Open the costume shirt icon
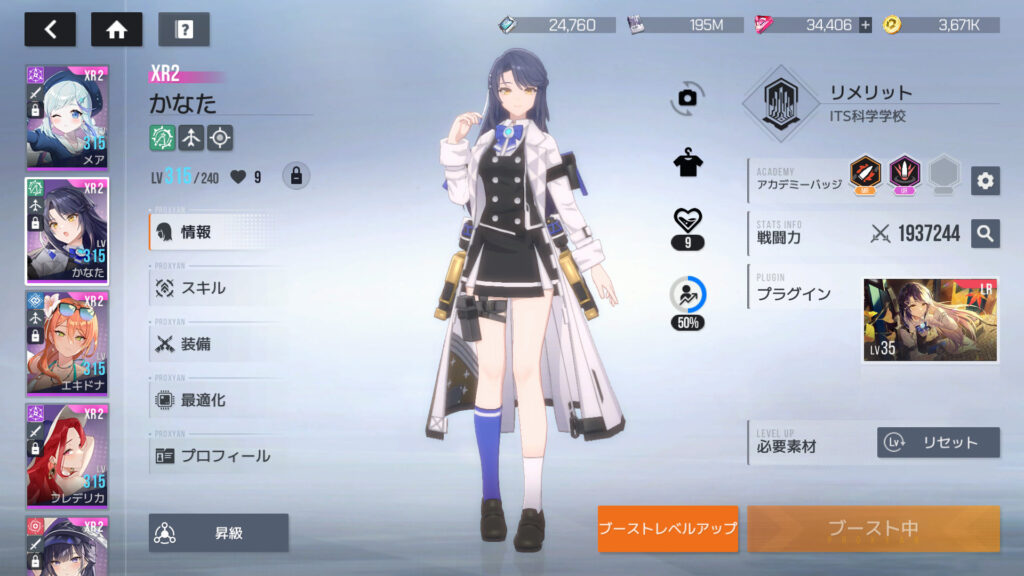This screenshot has height=576, width=1024. (x=687, y=164)
